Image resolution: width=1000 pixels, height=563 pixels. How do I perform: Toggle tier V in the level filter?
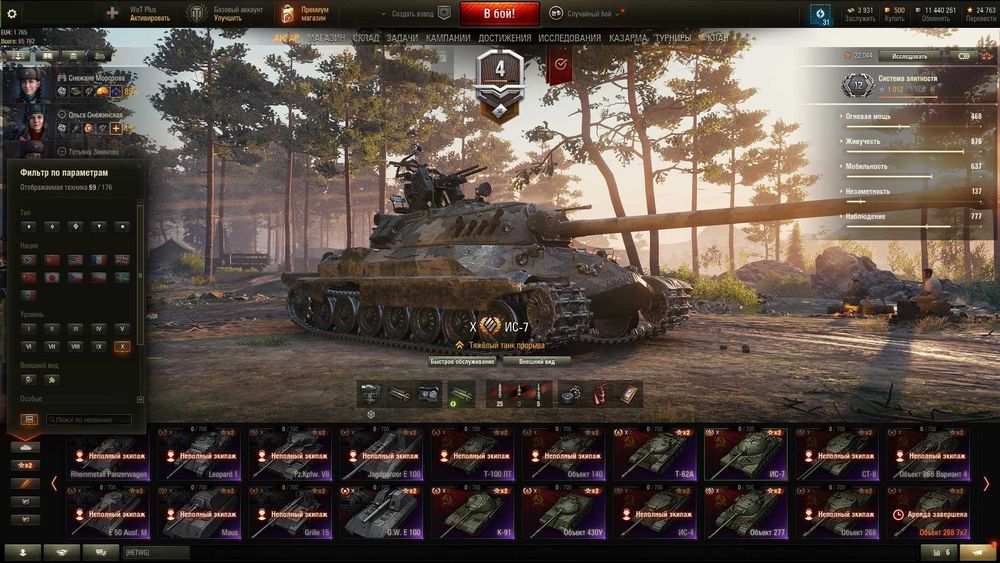(122, 328)
